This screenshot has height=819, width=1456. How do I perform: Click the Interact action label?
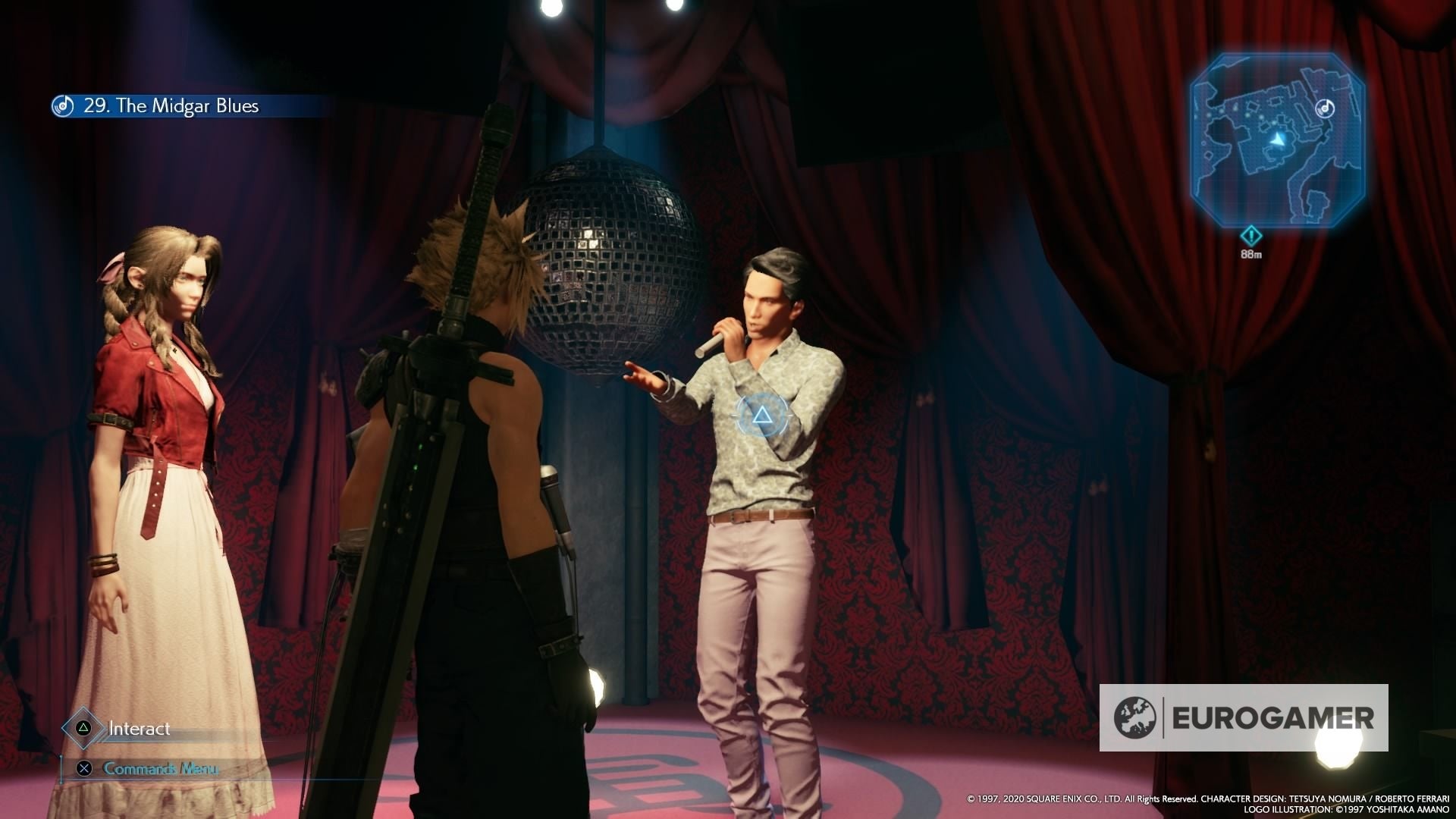(x=140, y=729)
